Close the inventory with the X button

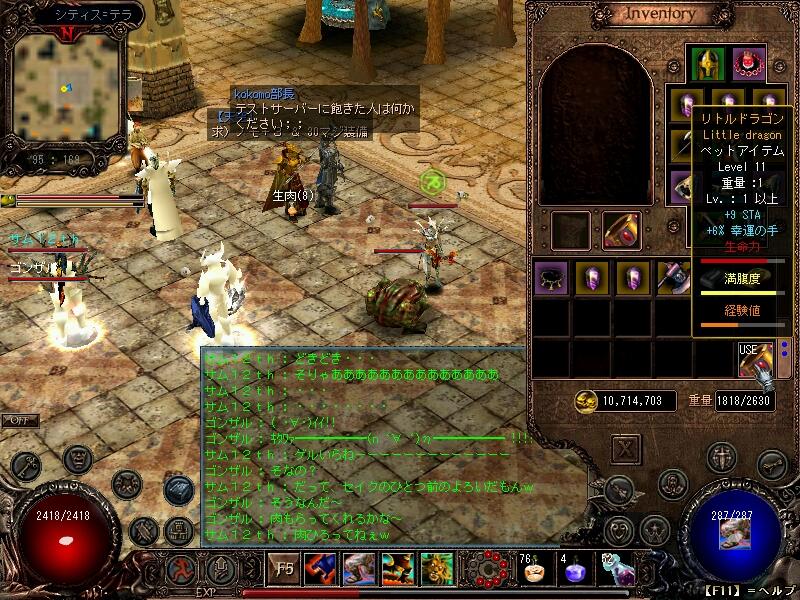pos(627,449)
